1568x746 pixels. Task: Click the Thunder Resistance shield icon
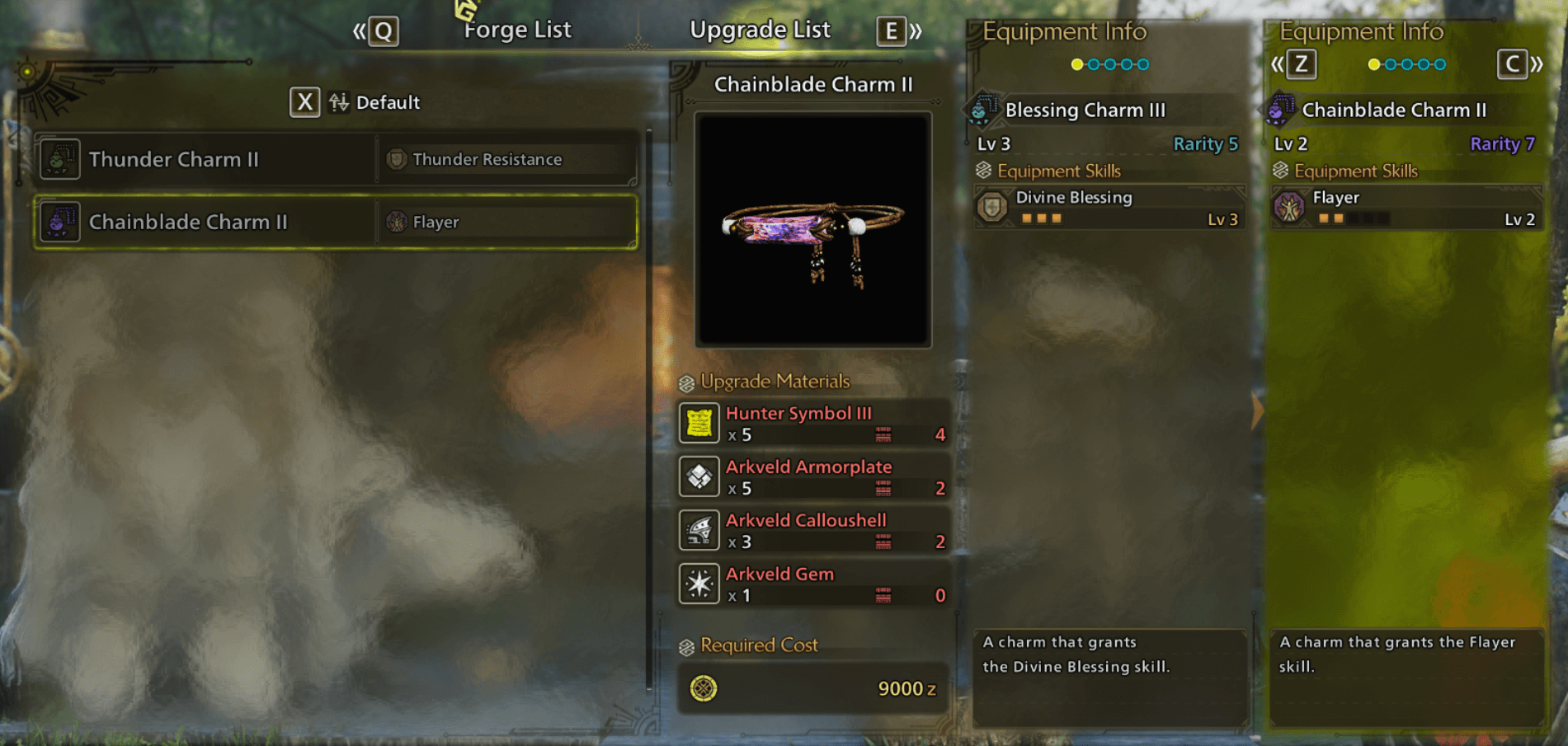[x=396, y=159]
